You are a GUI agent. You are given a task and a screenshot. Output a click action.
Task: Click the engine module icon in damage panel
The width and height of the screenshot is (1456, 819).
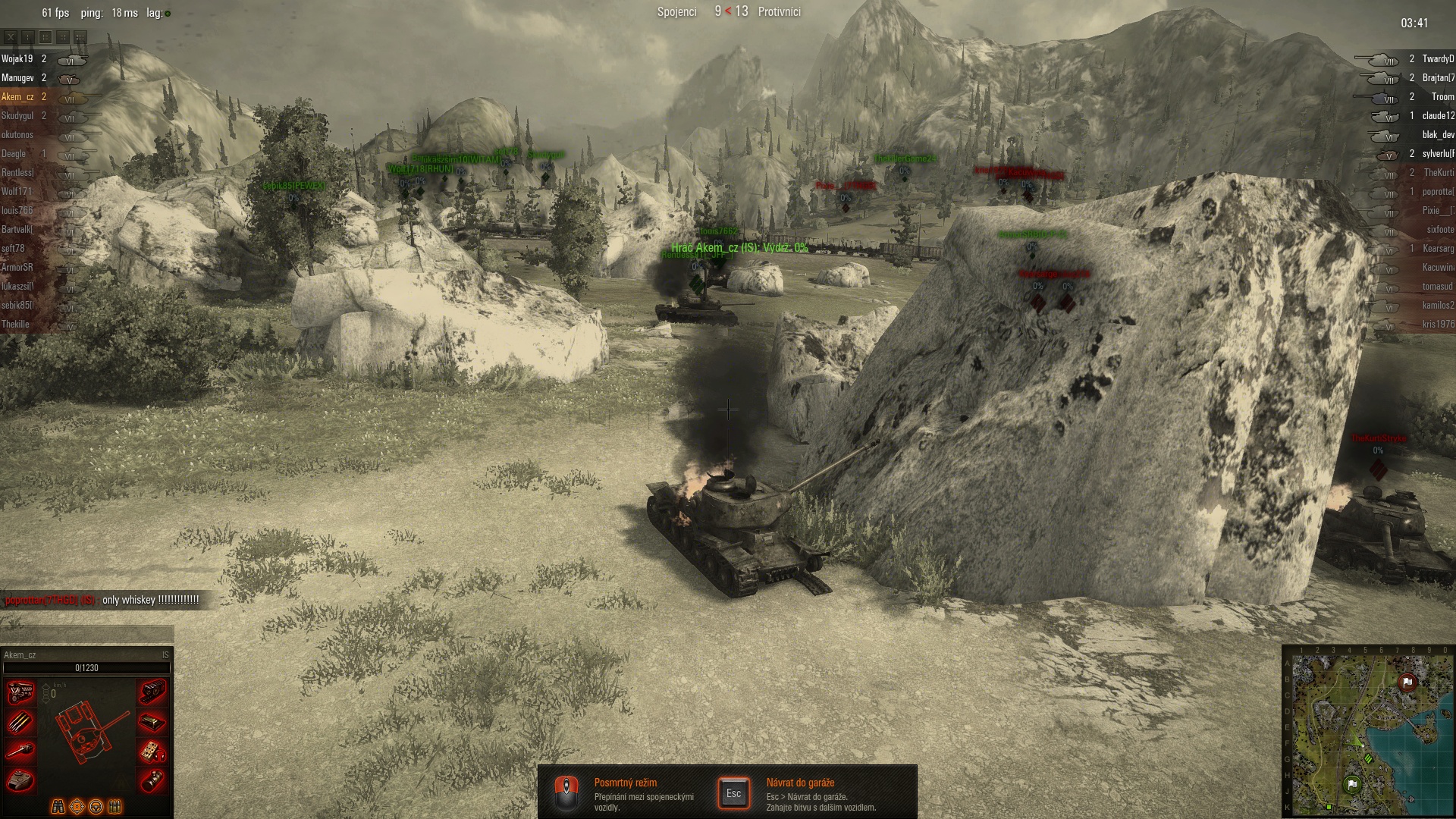pyautogui.click(x=20, y=692)
